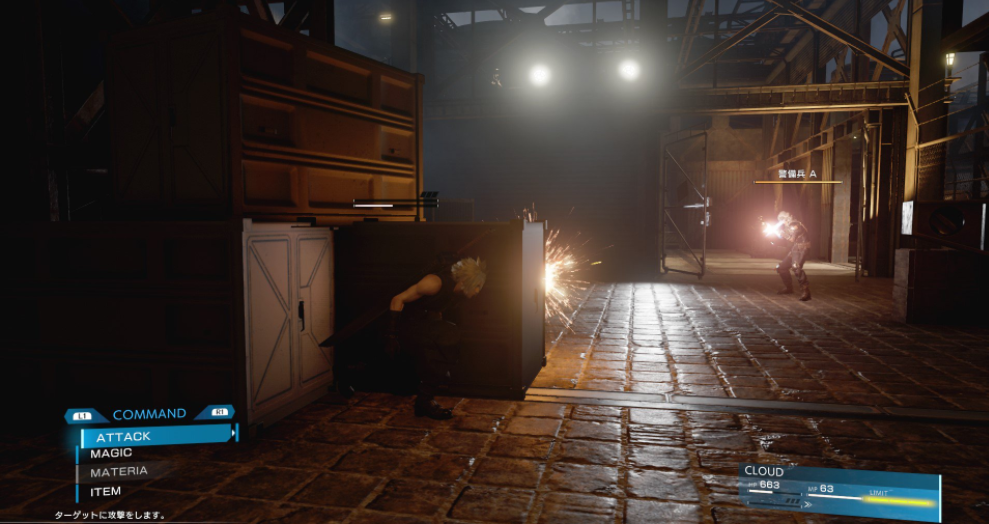Choose MAGIC from the command menu
This screenshot has height=524, width=989.
click(112, 453)
